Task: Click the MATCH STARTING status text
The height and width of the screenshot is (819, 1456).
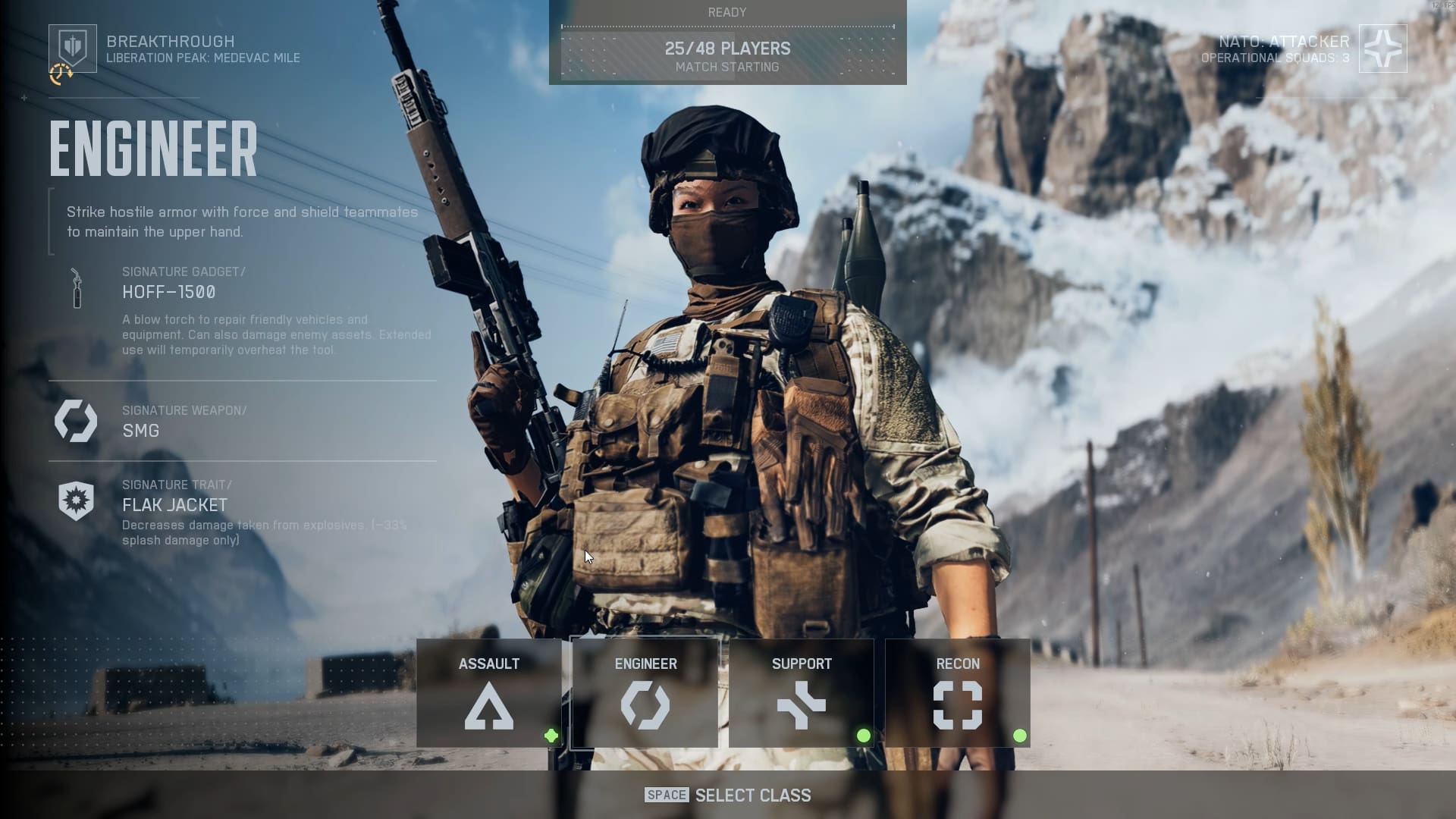Action: pyautogui.click(x=727, y=67)
